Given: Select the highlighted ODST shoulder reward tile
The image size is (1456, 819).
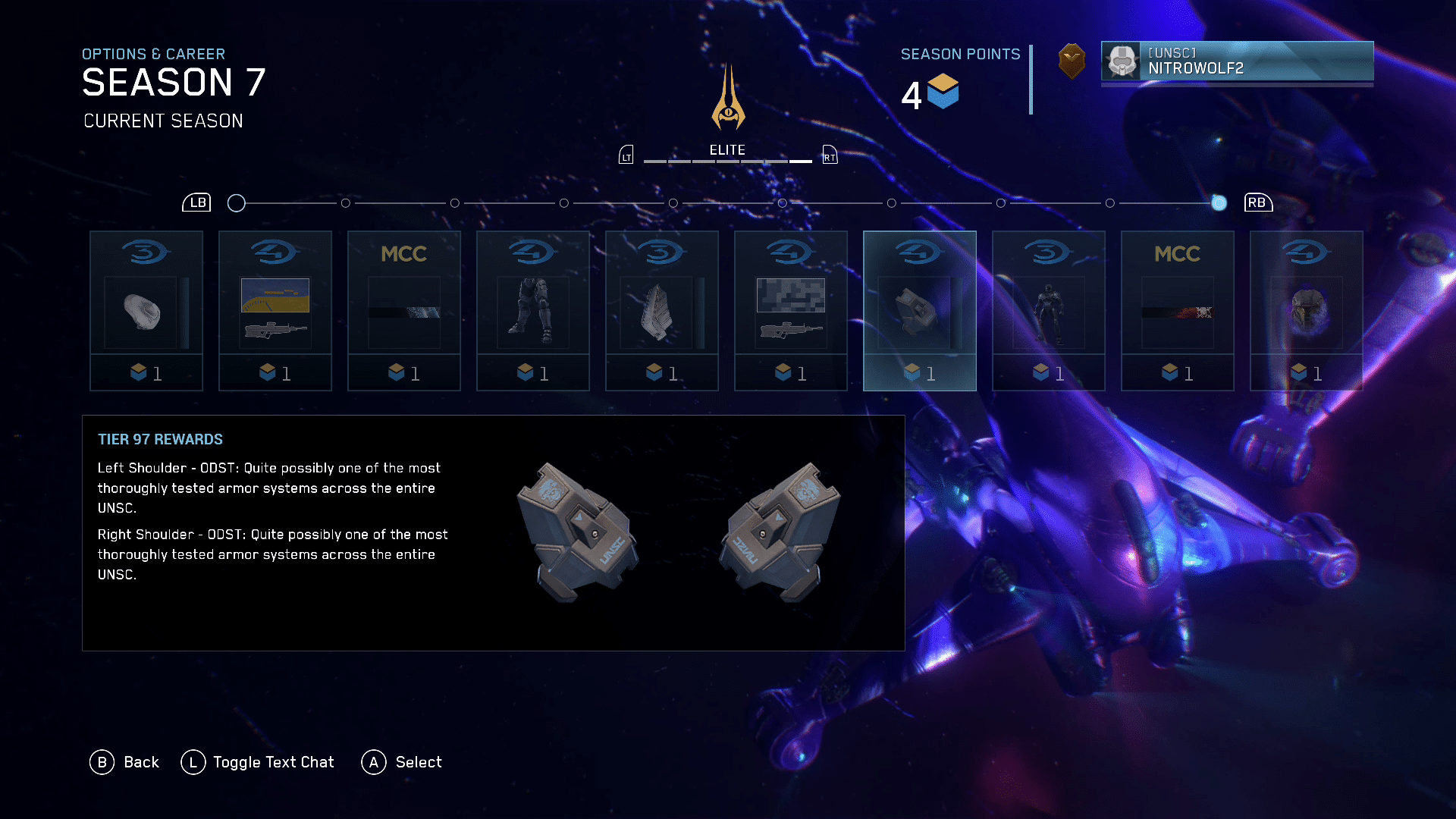Looking at the screenshot, I should pos(920,311).
